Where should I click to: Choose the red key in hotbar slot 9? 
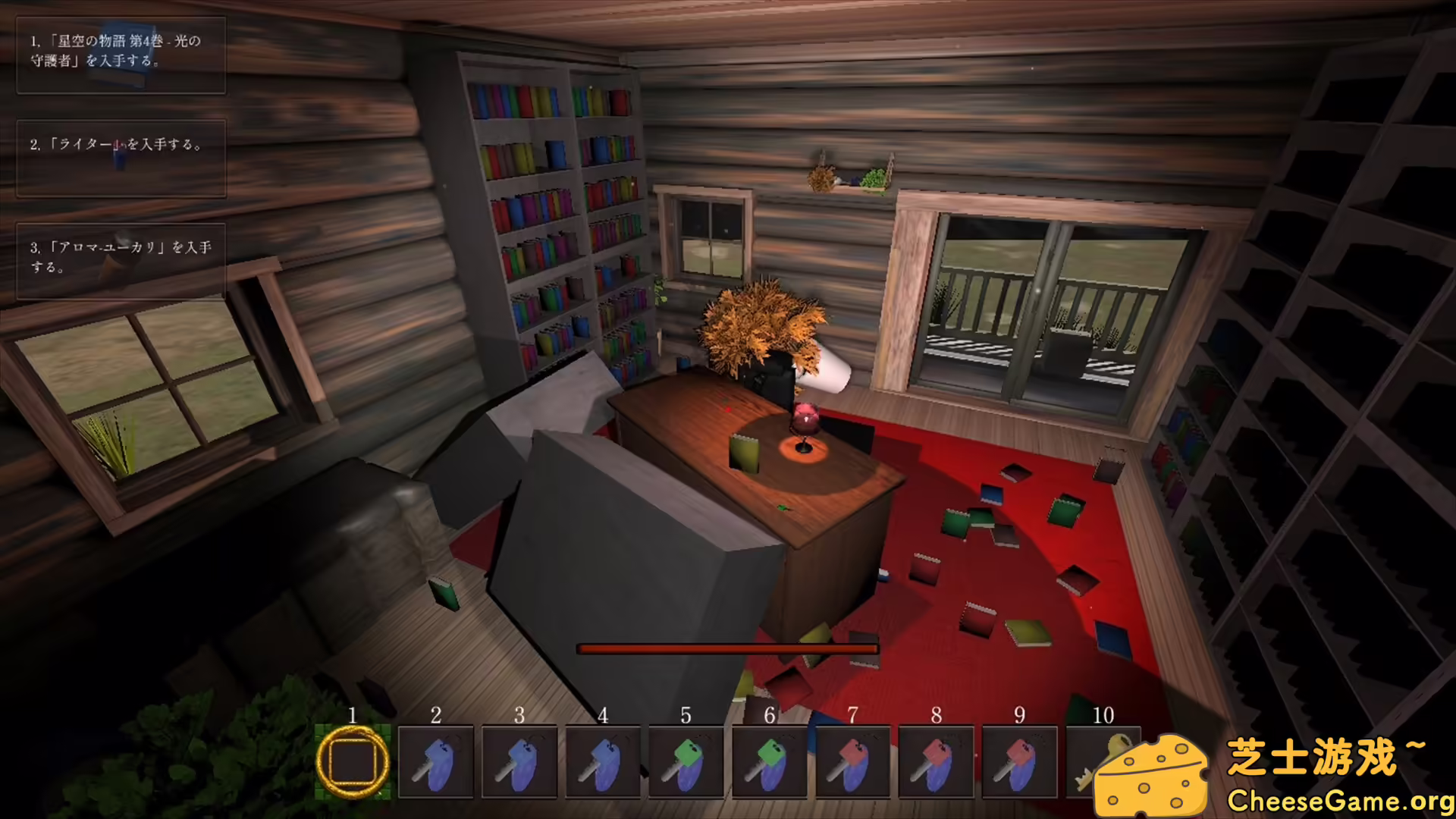[x=1020, y=761]
